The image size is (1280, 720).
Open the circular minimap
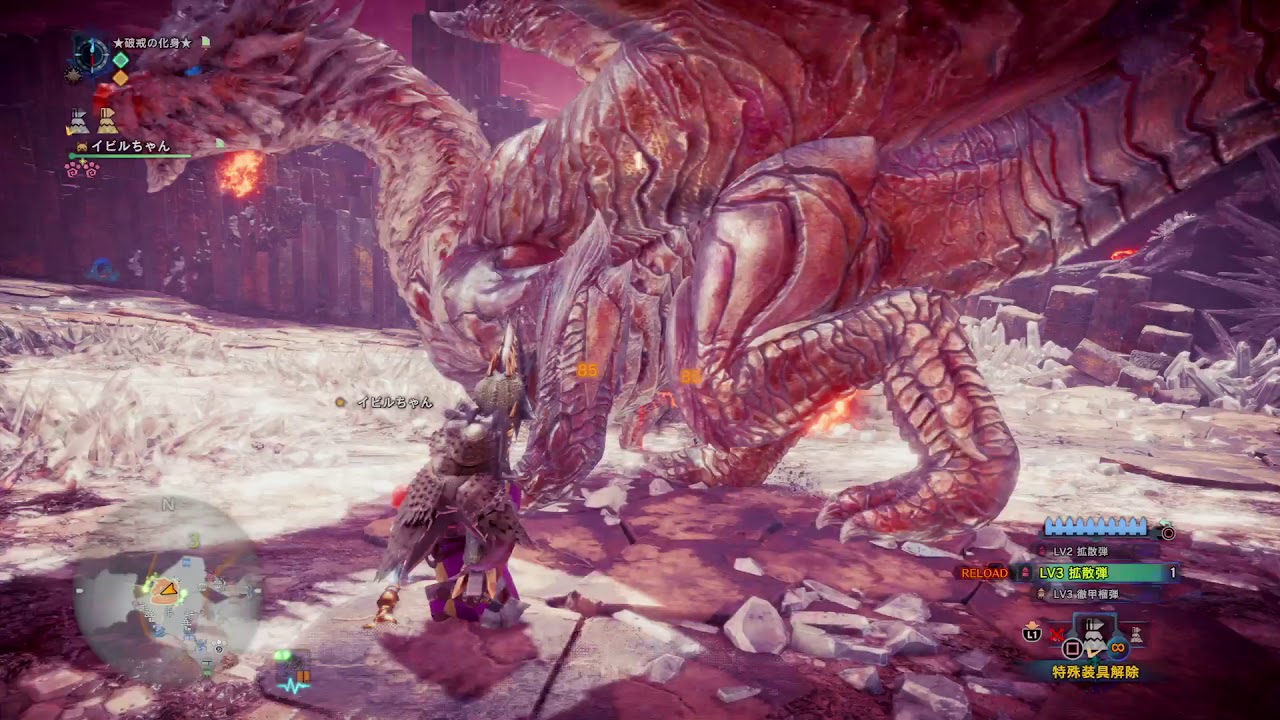[x=167, y=590]
